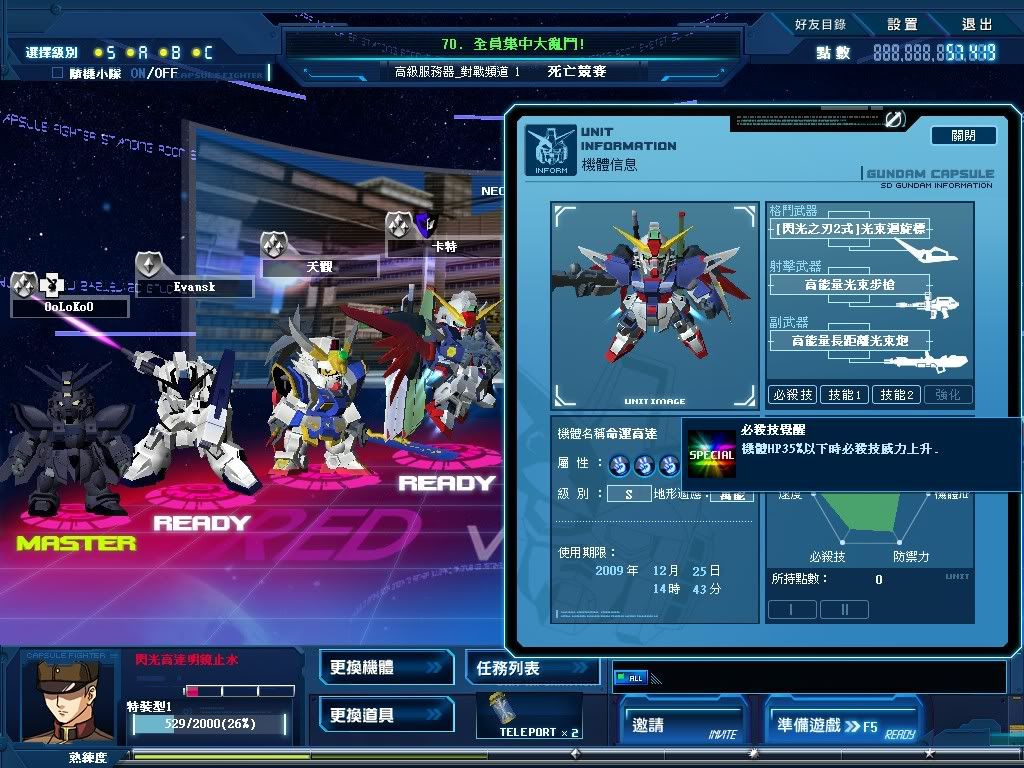Open the mission list (任務列表)
The width and height of the screenshot is (1024, 768).
pos(532,668)
